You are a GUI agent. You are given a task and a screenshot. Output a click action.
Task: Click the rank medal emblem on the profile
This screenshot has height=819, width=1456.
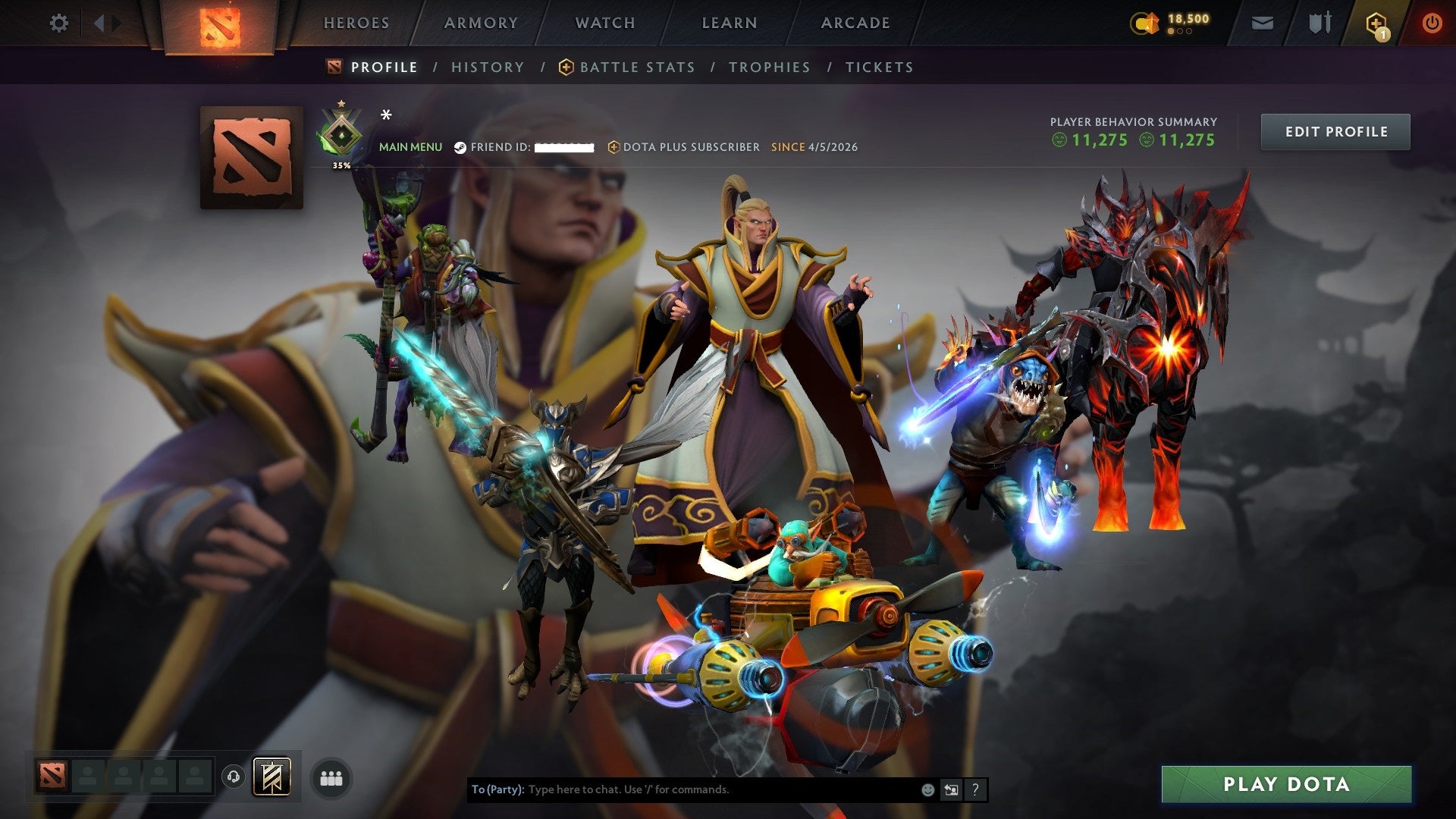pyautogui.click(x=342, y=133)
